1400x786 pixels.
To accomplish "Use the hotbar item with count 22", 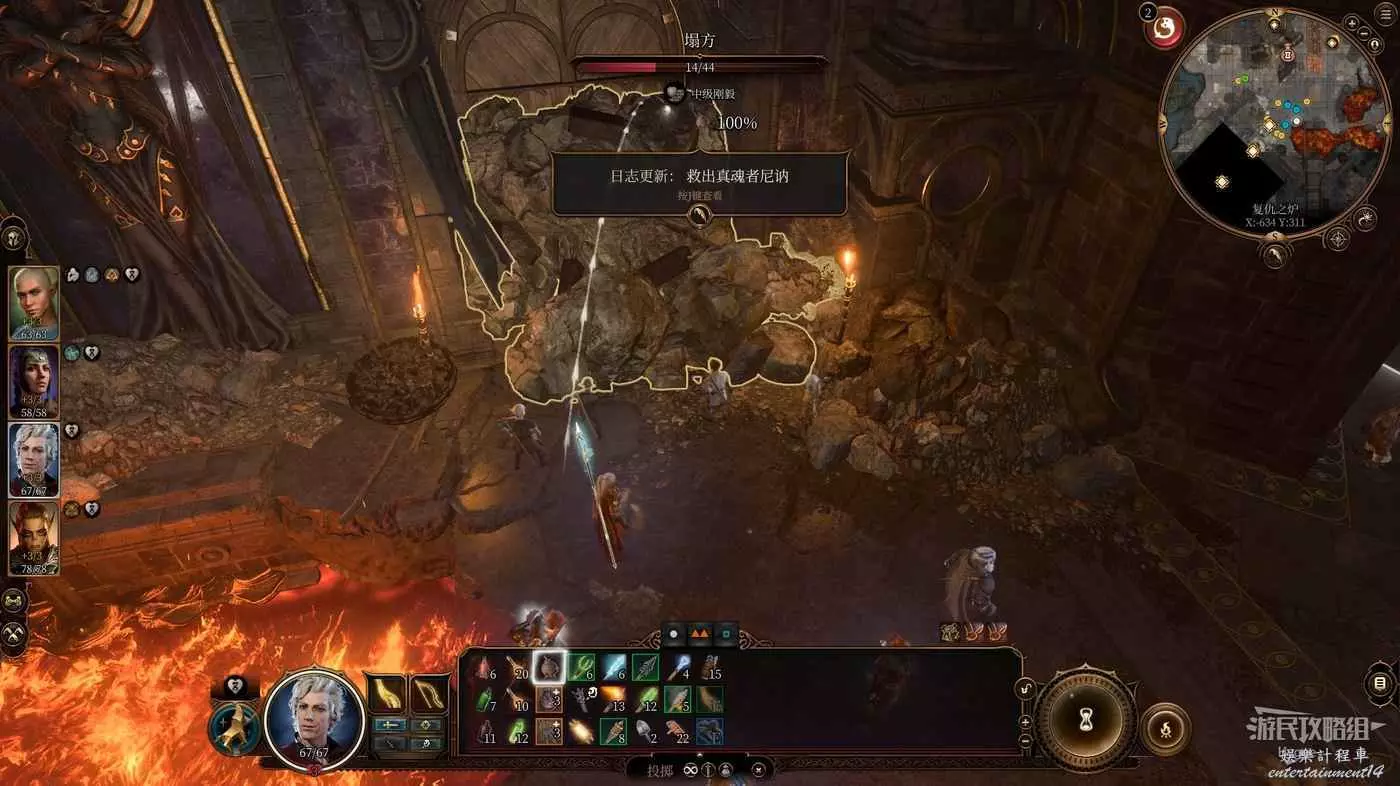I will pyautogui.click(x=679, y=731).
